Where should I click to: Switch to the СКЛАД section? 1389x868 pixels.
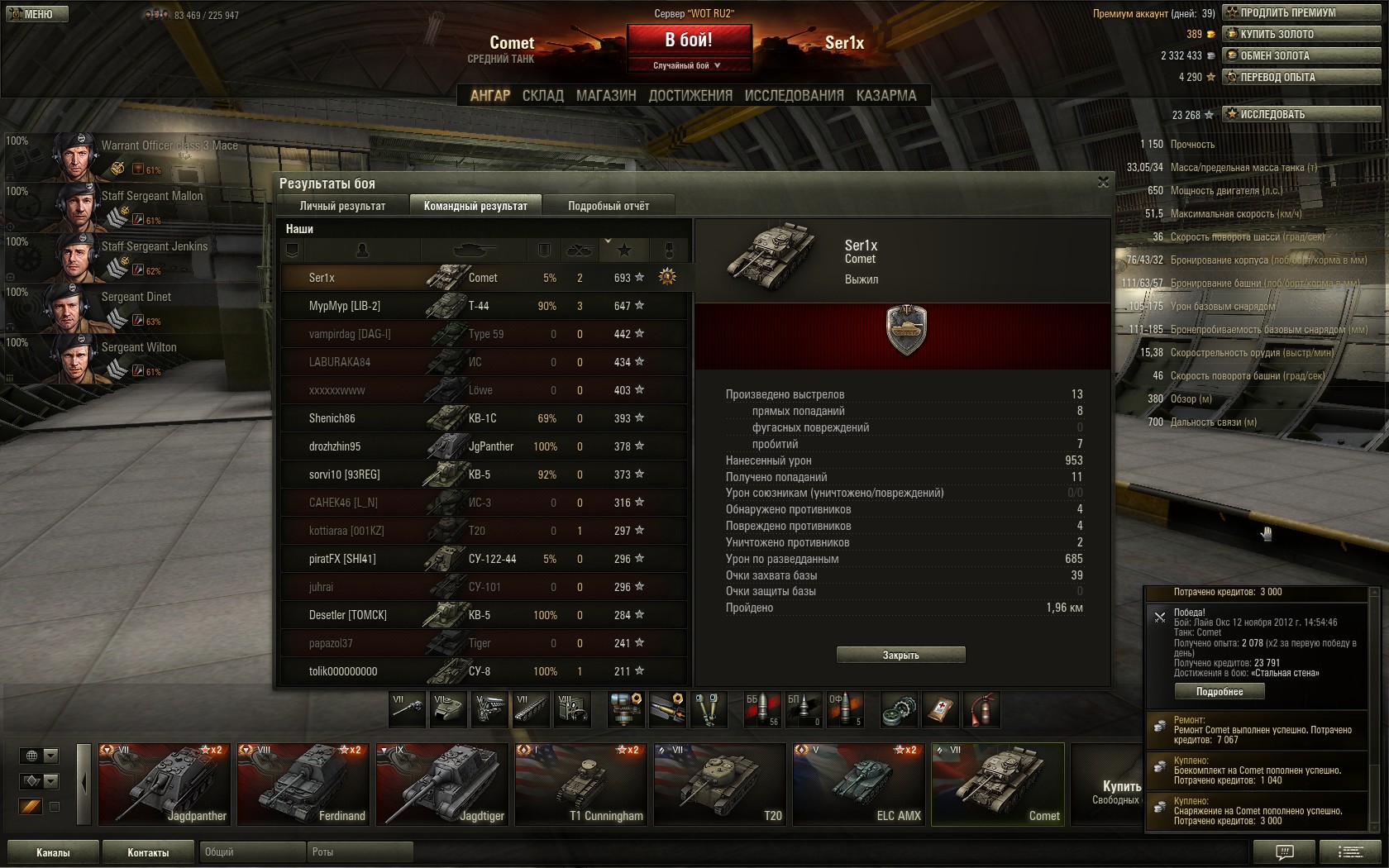542,96
